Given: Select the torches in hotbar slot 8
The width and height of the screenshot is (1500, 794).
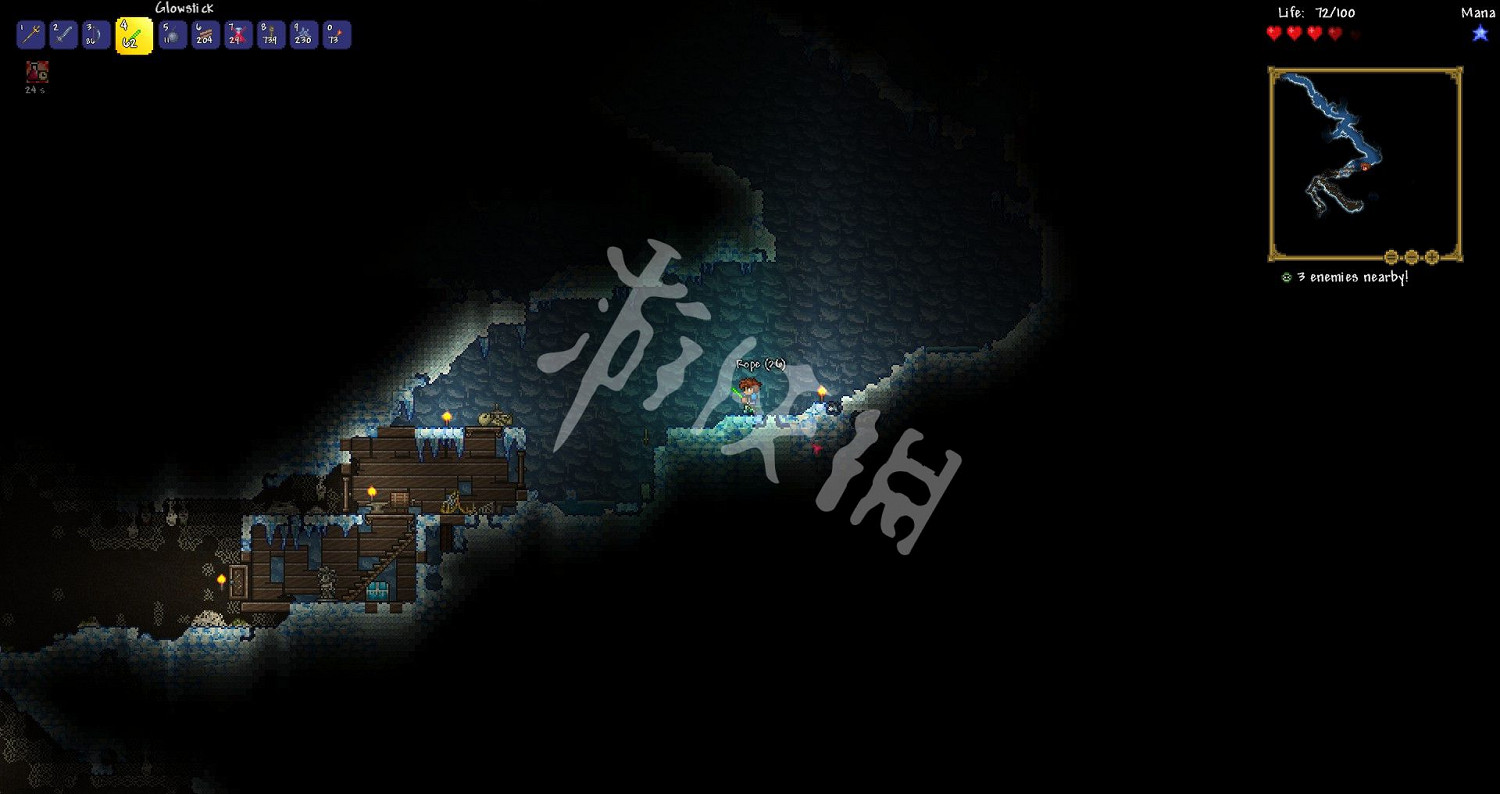Looking at the screenshot, I should pyautogui.click(x=270, y=34).
